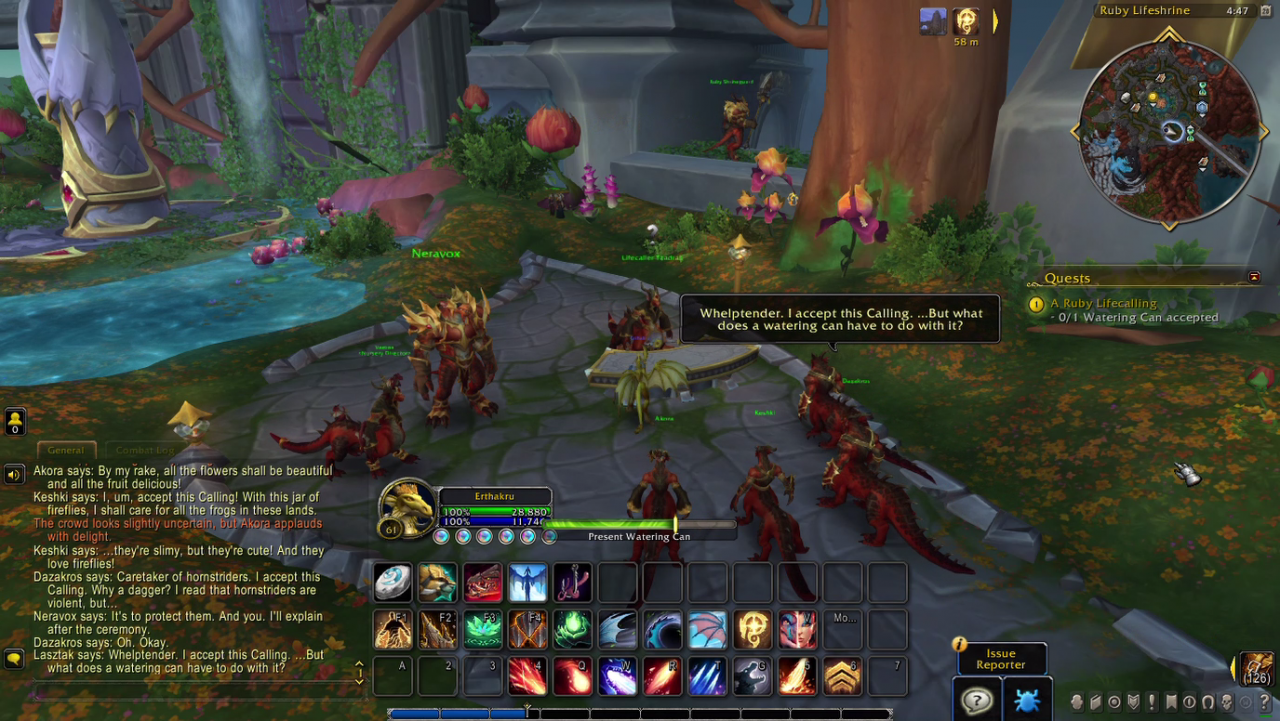Click the golden chevron ability on slot 6
Screen dimensions: 1280x721
[842, 677]
